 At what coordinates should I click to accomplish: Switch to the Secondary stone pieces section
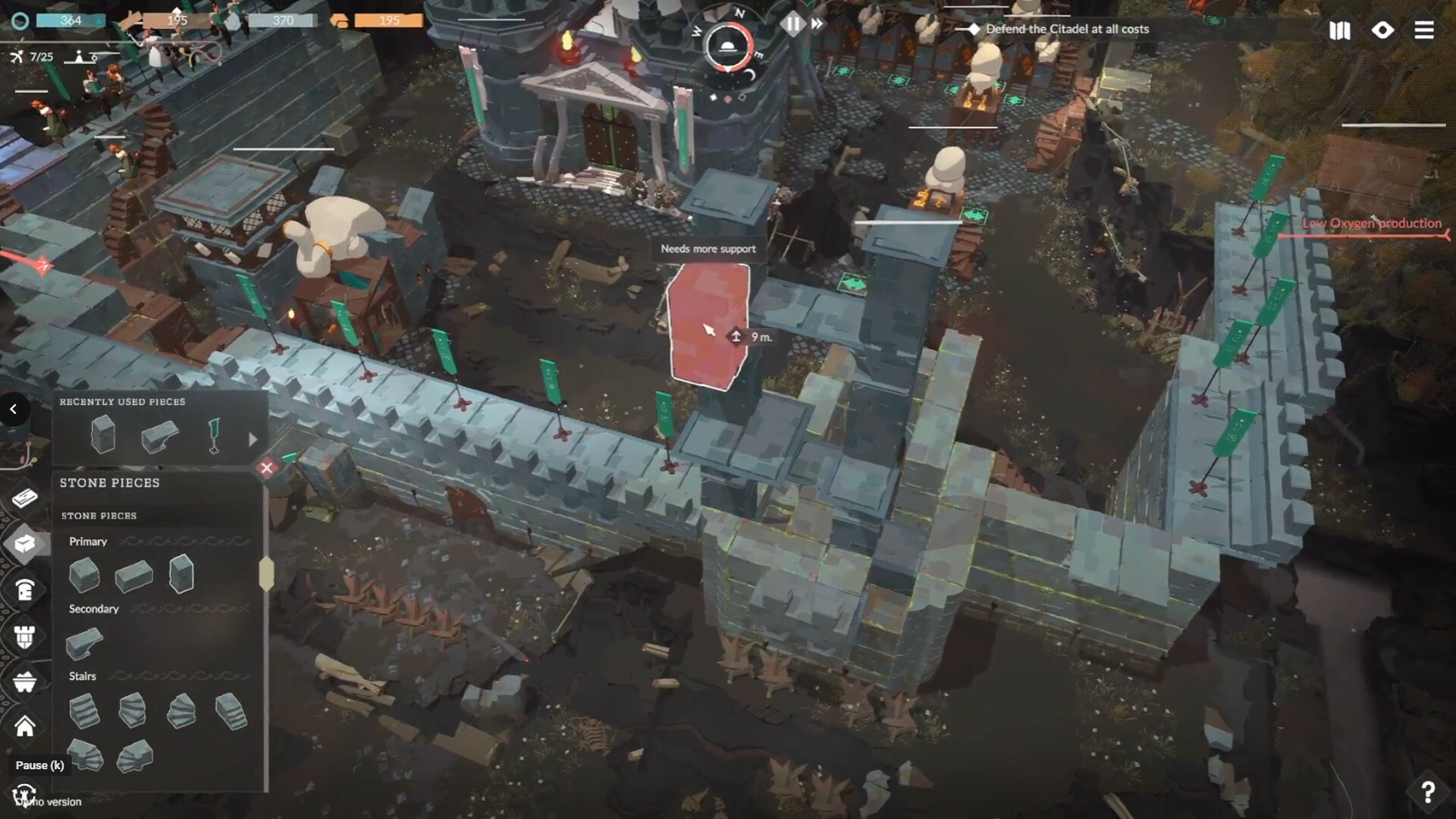[94, 608]
